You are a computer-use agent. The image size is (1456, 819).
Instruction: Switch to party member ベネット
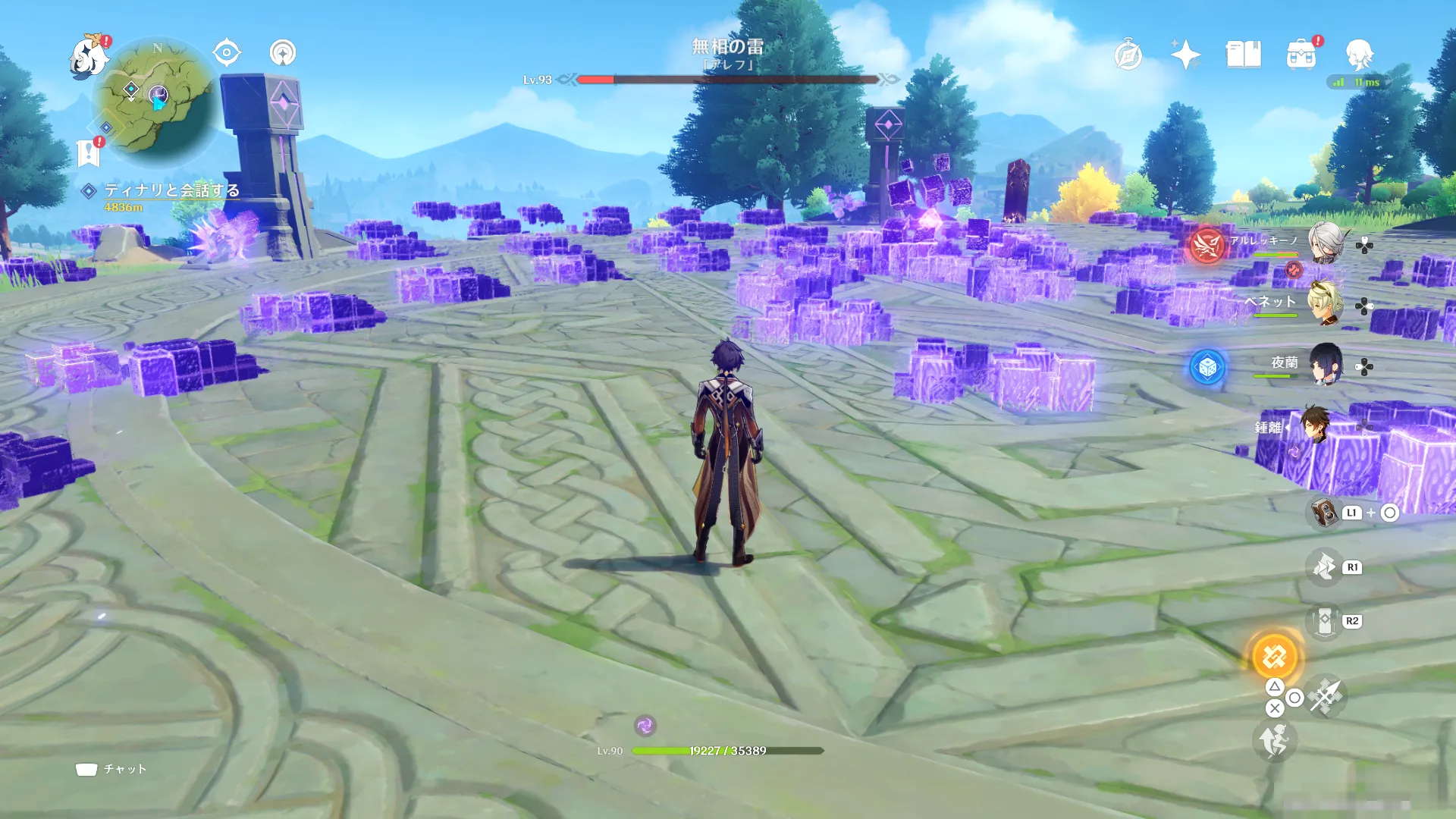pos(1324,303)
